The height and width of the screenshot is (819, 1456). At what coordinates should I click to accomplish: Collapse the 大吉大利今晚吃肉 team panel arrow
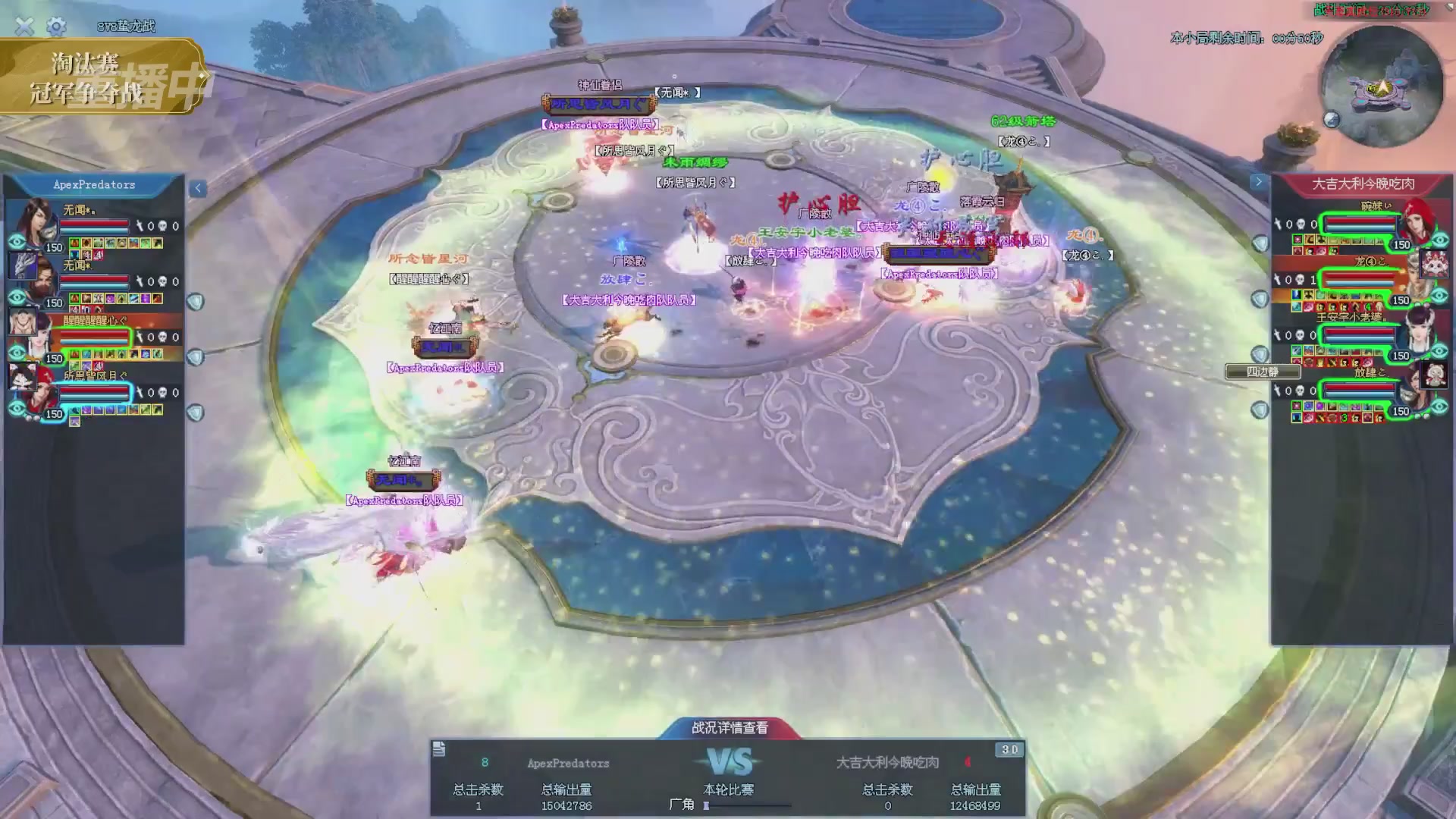coord(1258,182)
